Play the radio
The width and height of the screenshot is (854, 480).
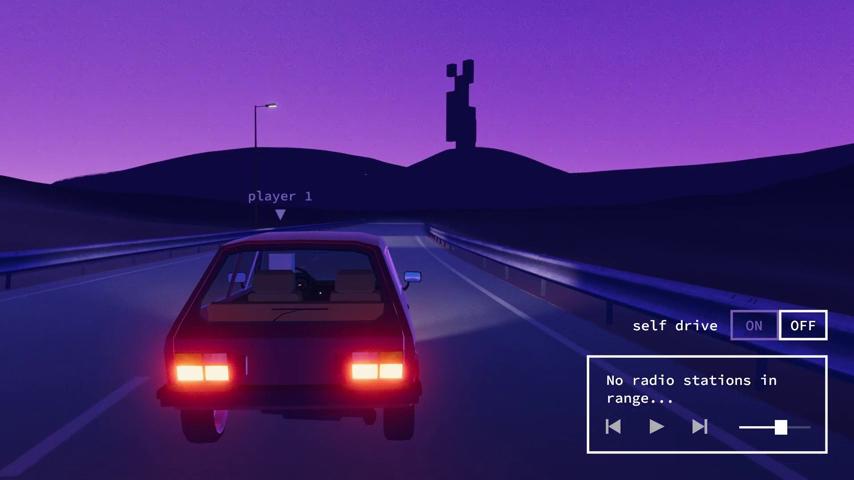point(657,427)
